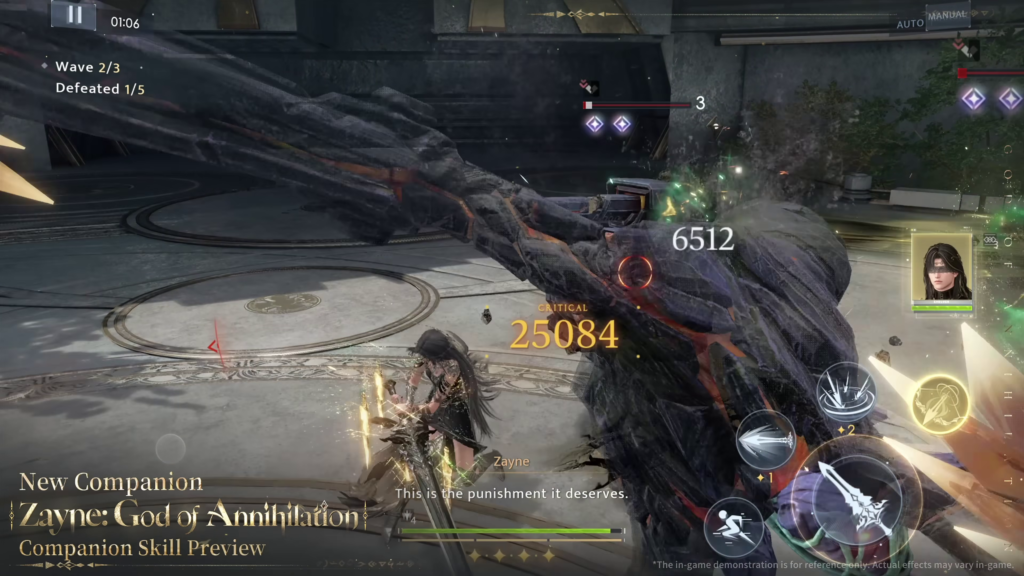Screen dimensions: 1024x576
Task: Pause the battle with the pause button
Action: coord(73,15)
